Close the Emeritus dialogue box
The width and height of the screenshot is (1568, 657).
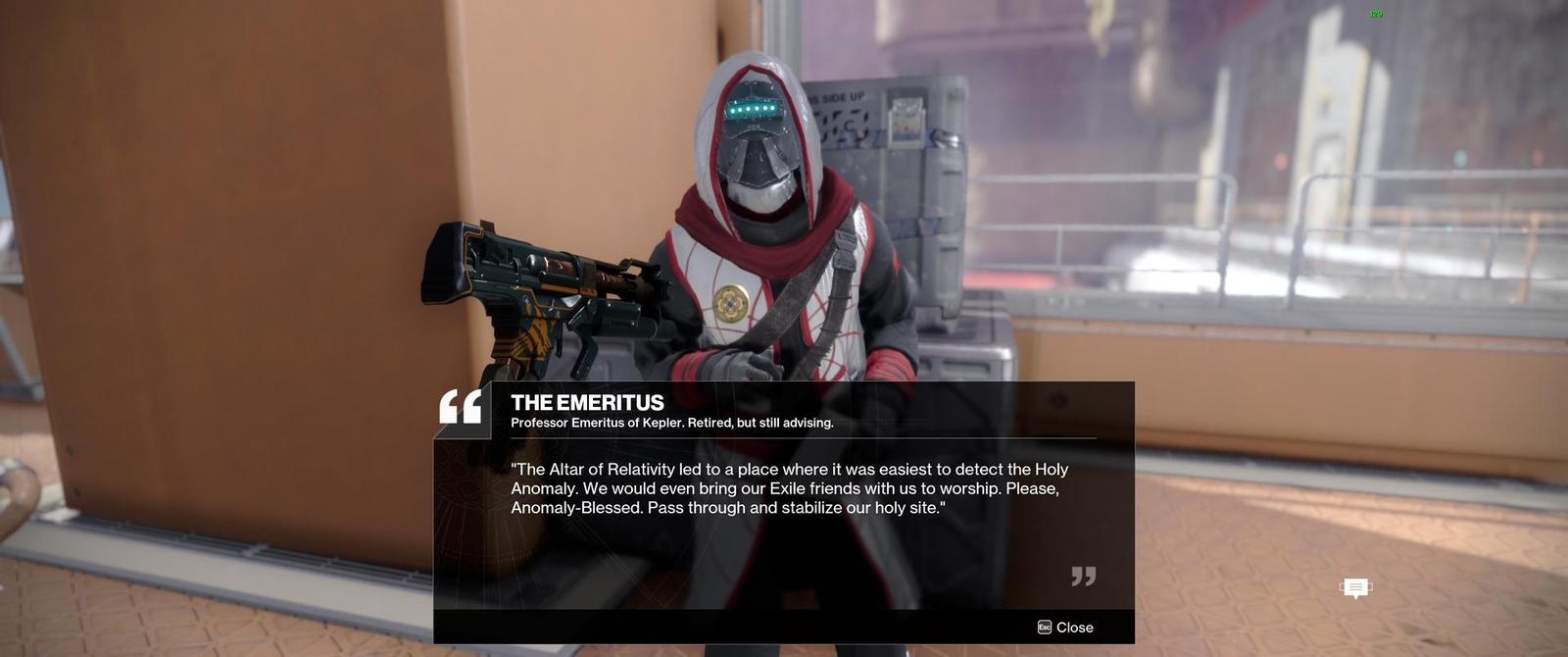point(1065,628)
